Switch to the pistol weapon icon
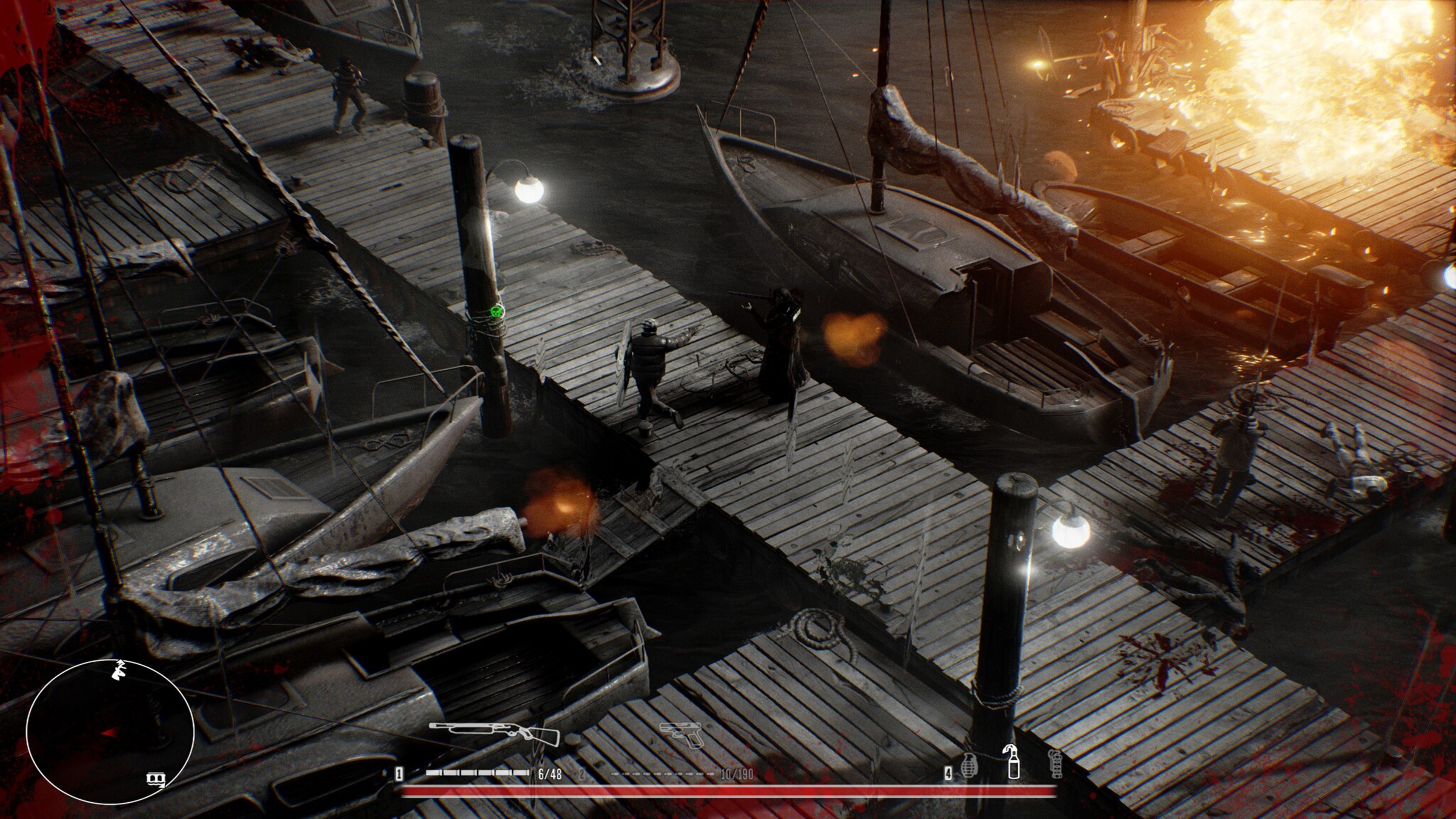 pos(683,734)
